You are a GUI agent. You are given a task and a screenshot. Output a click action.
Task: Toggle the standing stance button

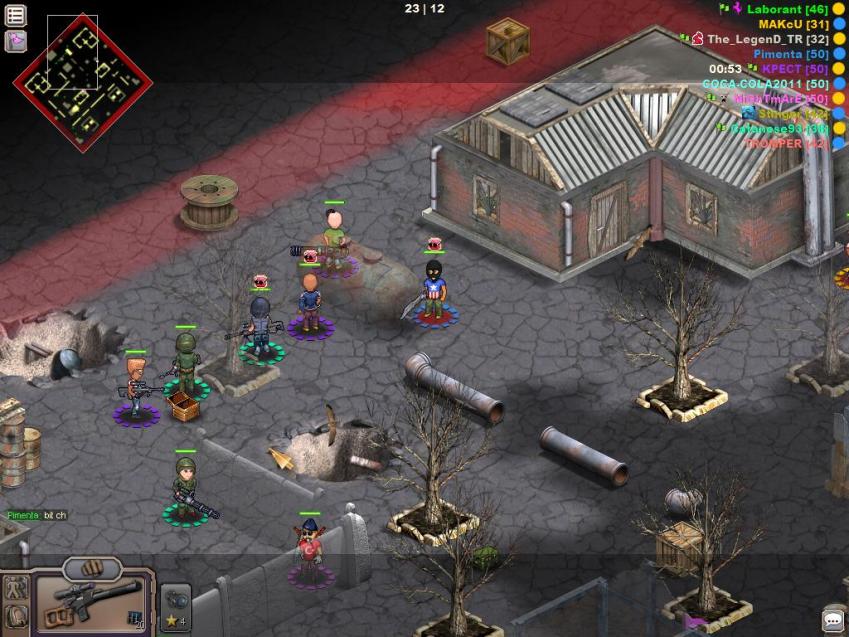pos(16,588)
